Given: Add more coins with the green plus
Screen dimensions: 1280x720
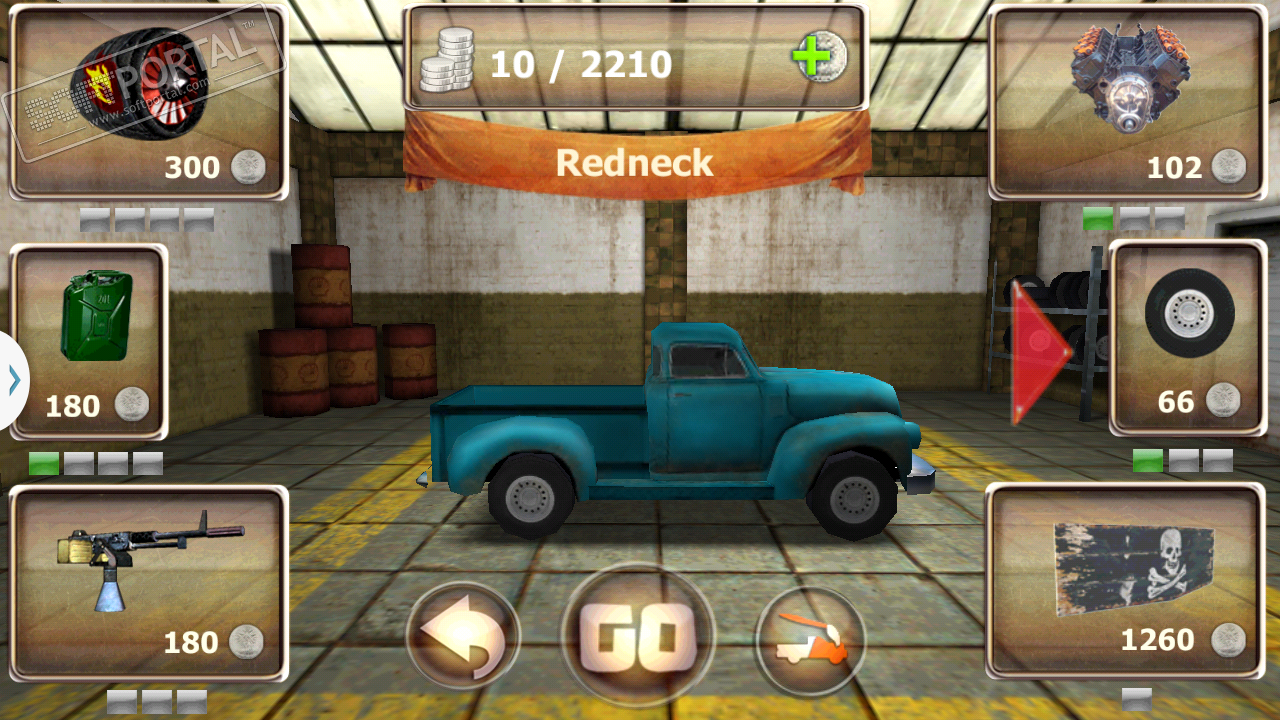Looking at the screenshot, I should (x=817, y=59).
